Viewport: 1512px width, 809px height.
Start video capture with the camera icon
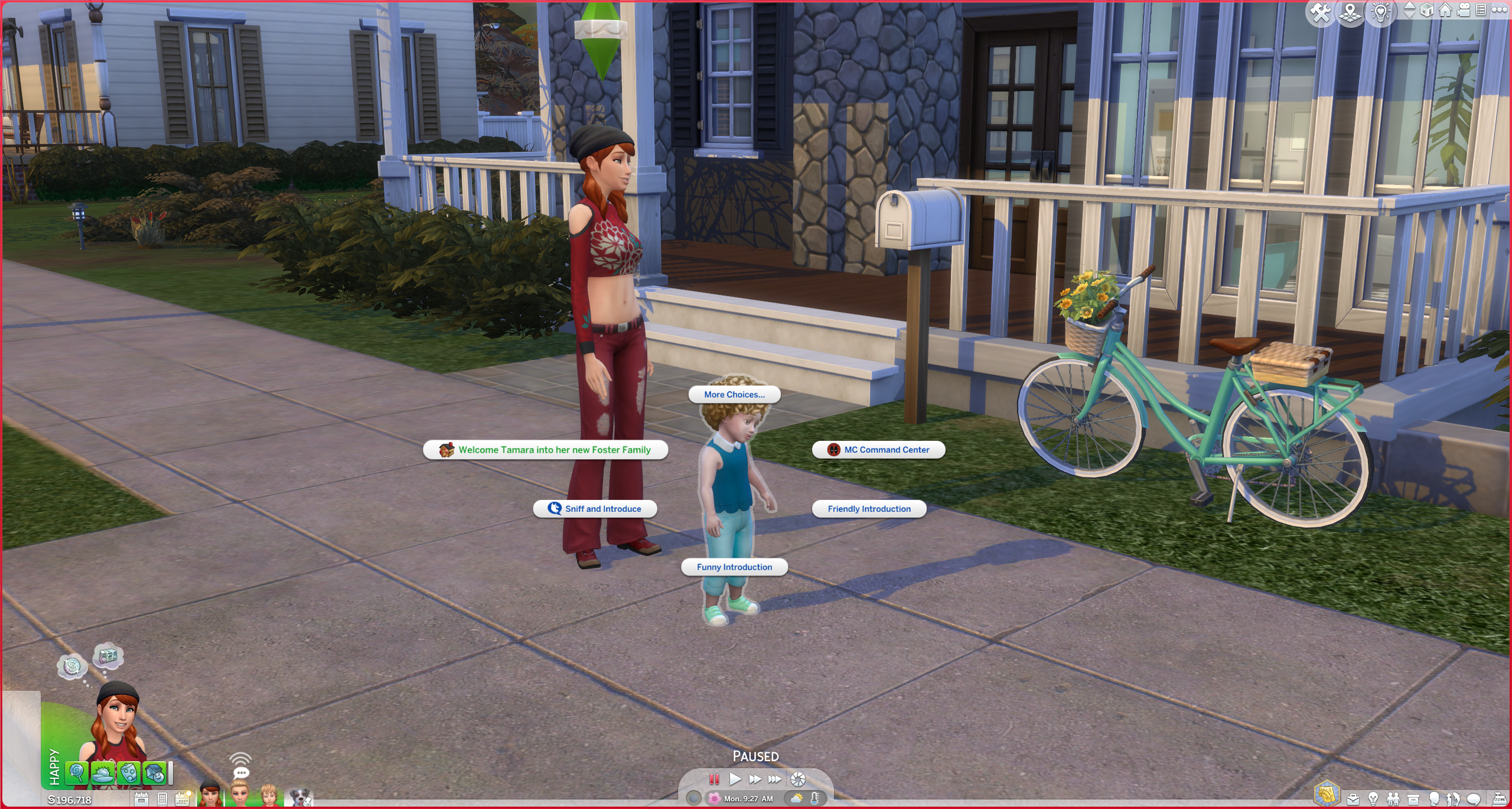pos(1464,10)
